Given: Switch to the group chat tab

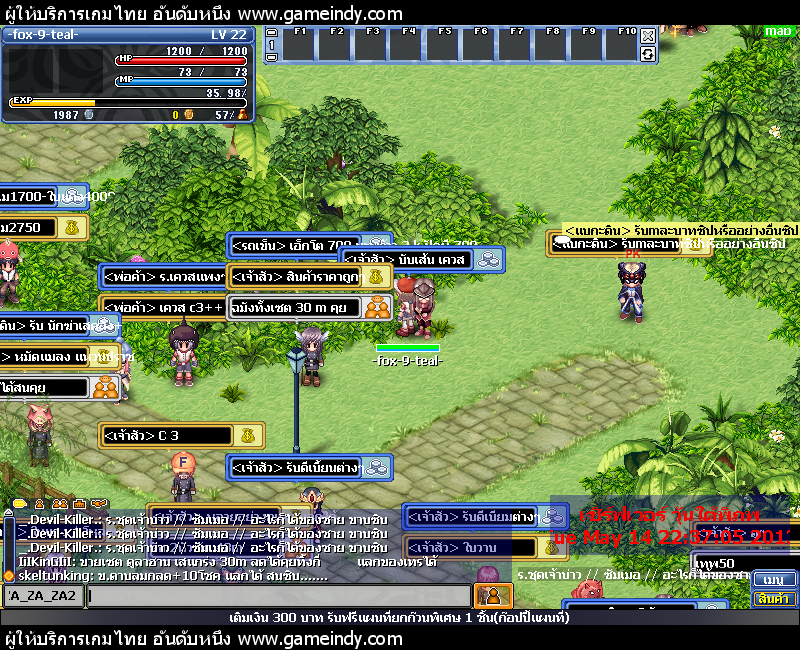Looking at the screenshot, I should pyautogui.click(x=60, y=503).
